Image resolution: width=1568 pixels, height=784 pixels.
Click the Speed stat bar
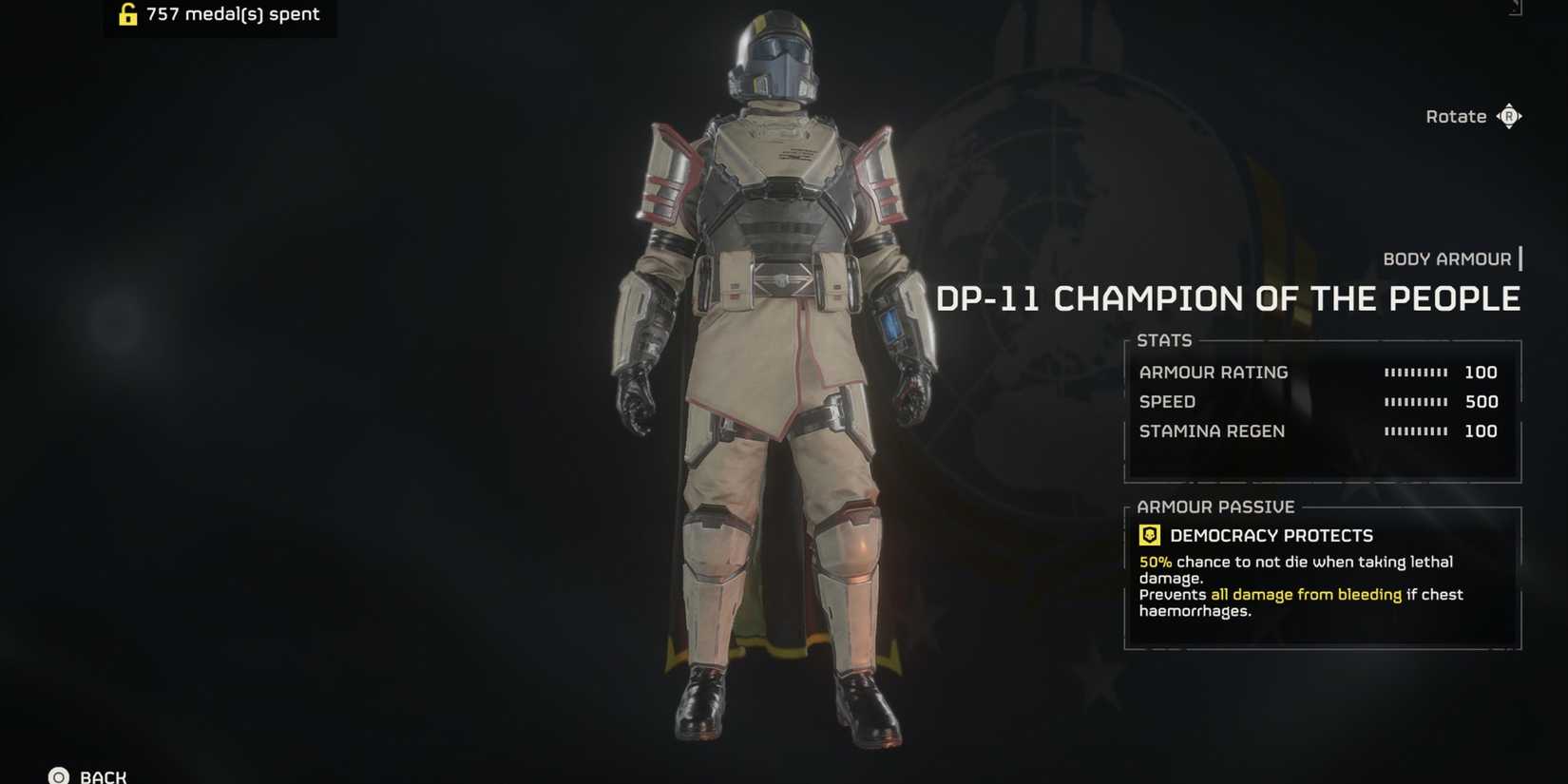tap(1416, 402)
